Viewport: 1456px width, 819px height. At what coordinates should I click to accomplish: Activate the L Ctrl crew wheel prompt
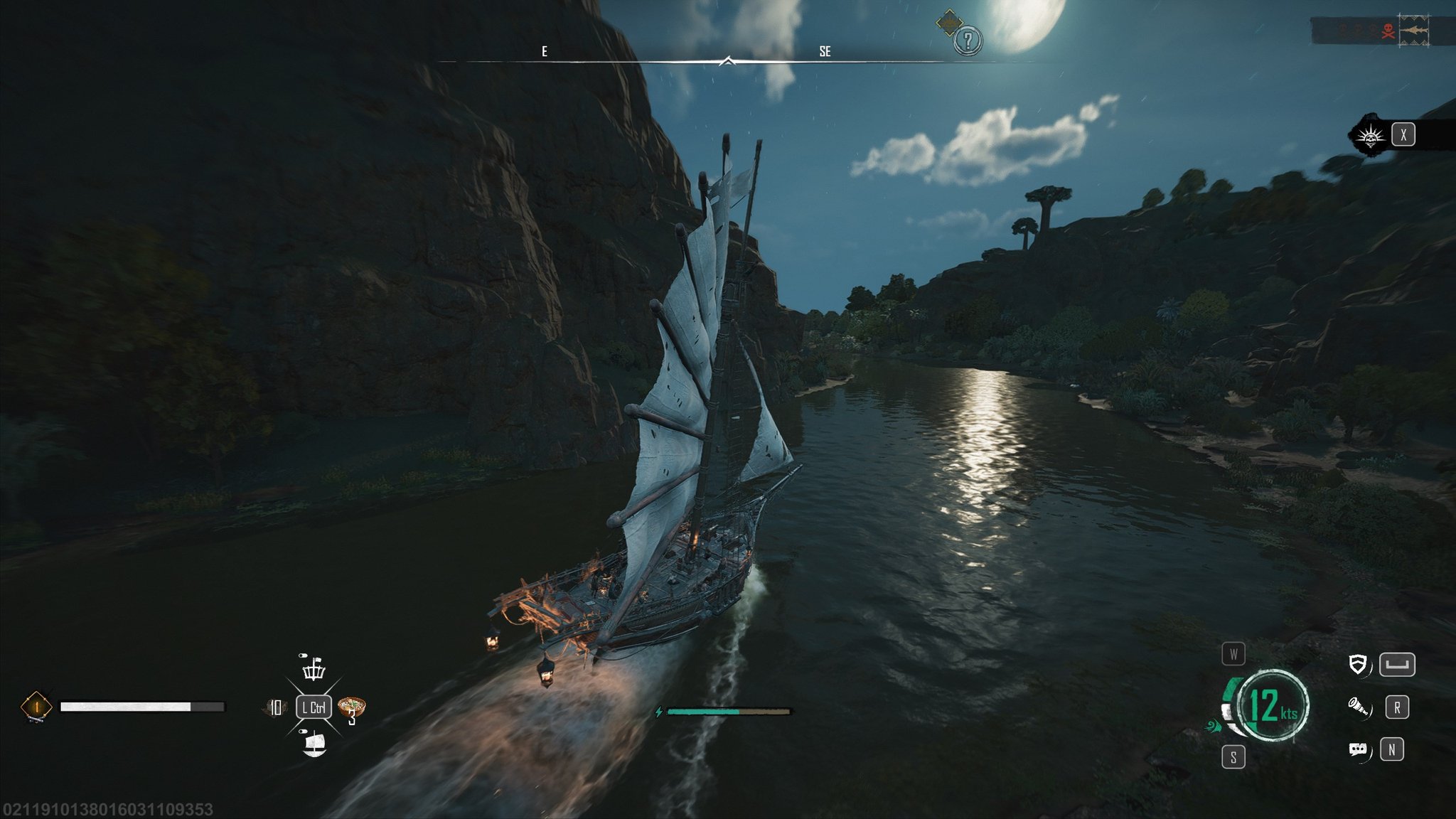pos(313,707)
